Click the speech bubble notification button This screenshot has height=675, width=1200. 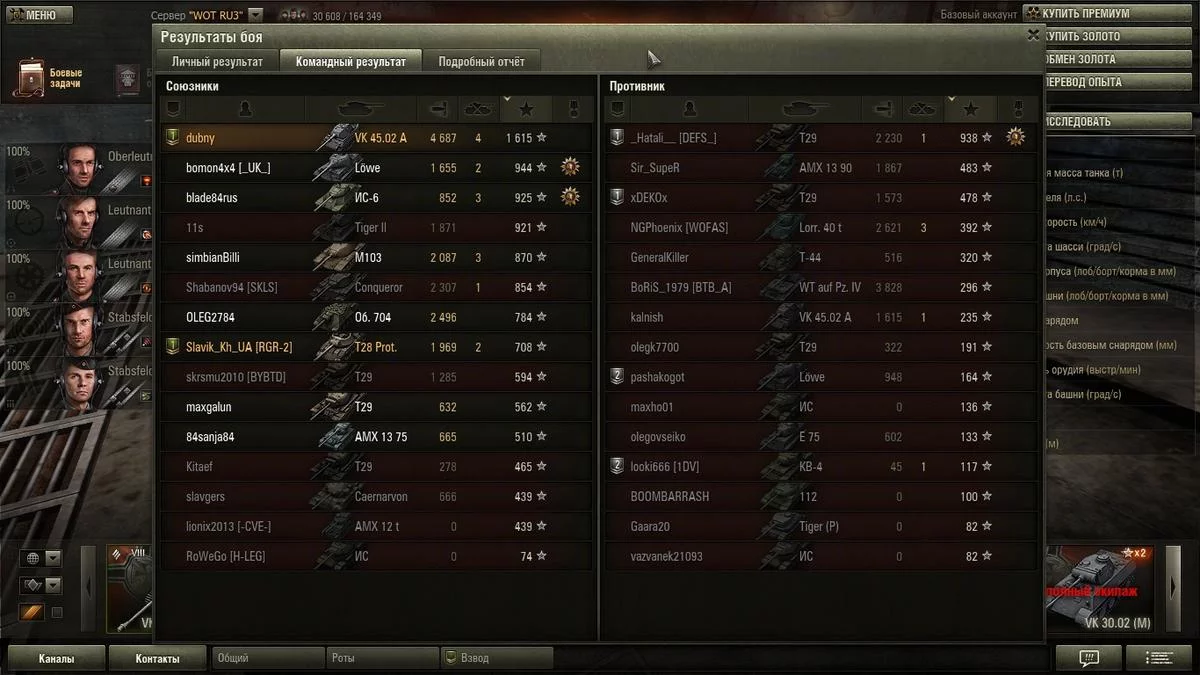click(1089, 658)
